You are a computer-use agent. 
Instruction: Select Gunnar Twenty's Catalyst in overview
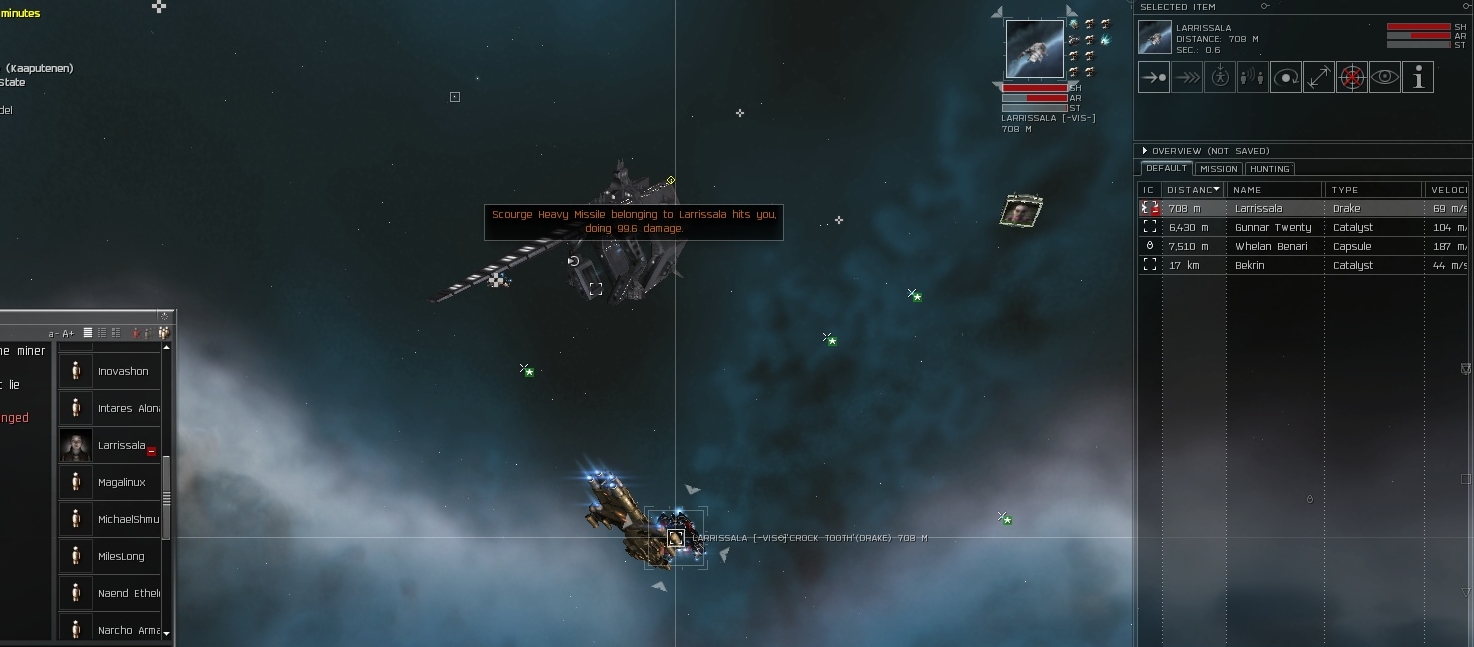tap(1272, 228)
